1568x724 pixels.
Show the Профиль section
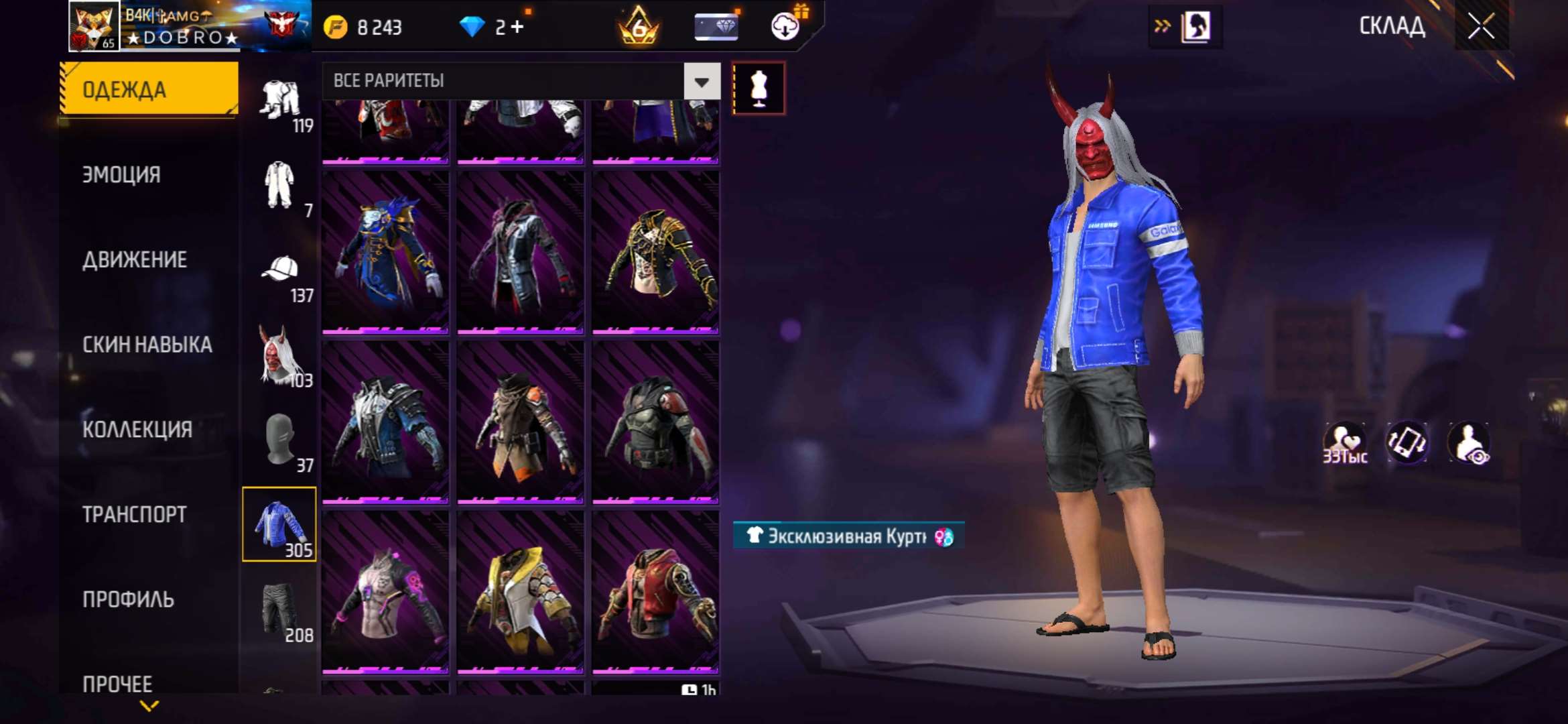click(x=128, y=599)
